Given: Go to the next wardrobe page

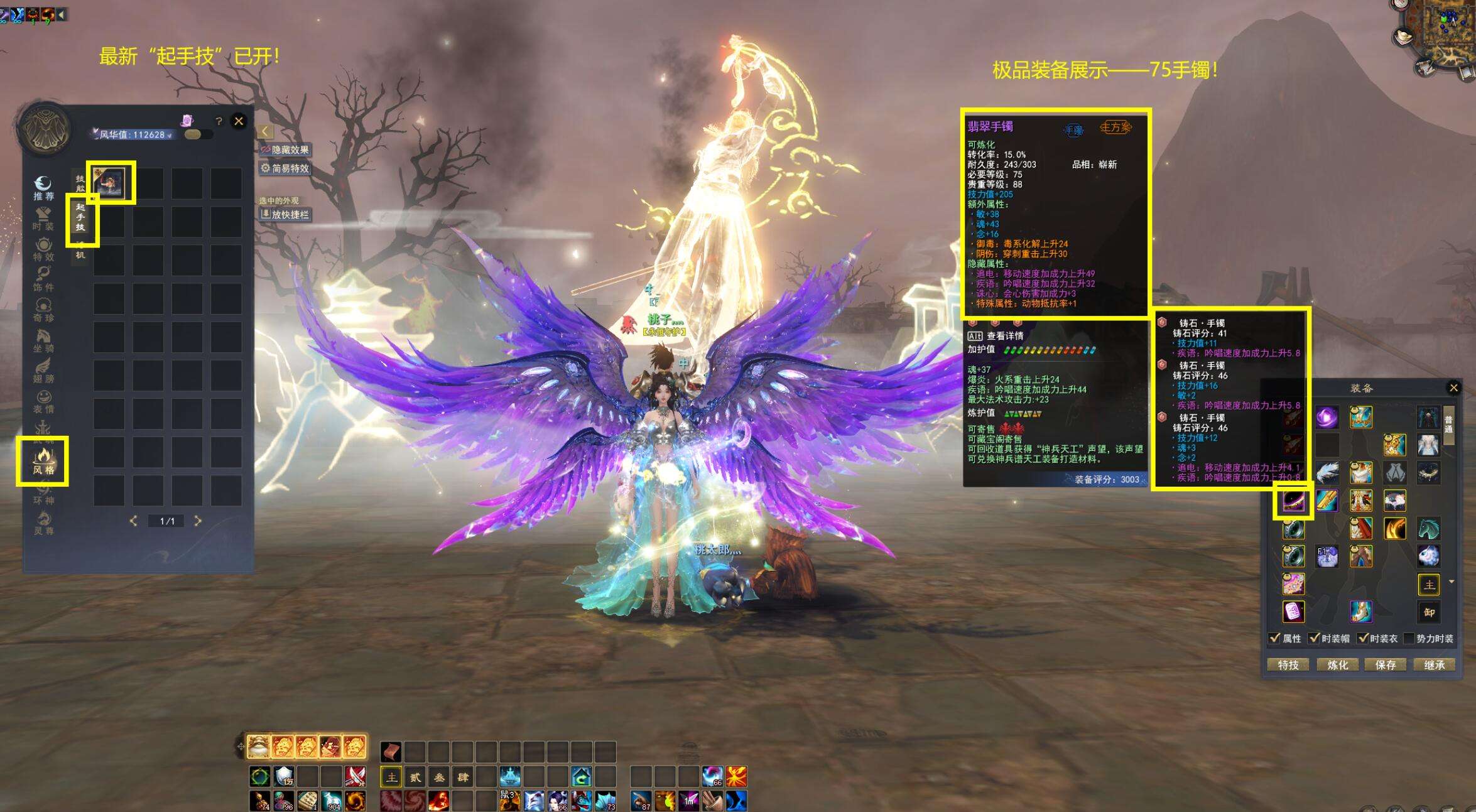Looking at the screenshot, I should pos(198,521).
